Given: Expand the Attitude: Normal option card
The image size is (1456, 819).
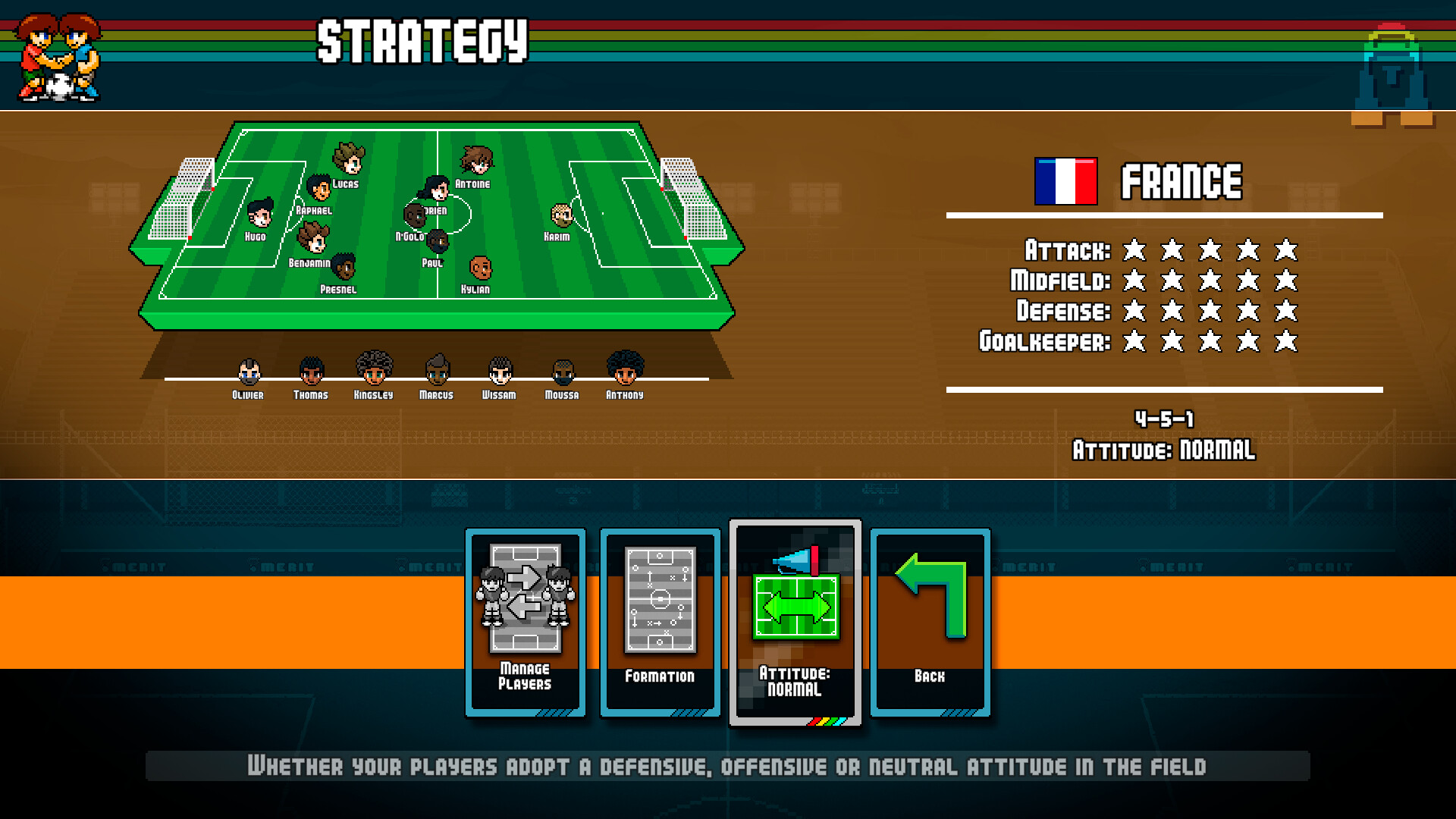Looking at the screenshot, I should [794, 622].
